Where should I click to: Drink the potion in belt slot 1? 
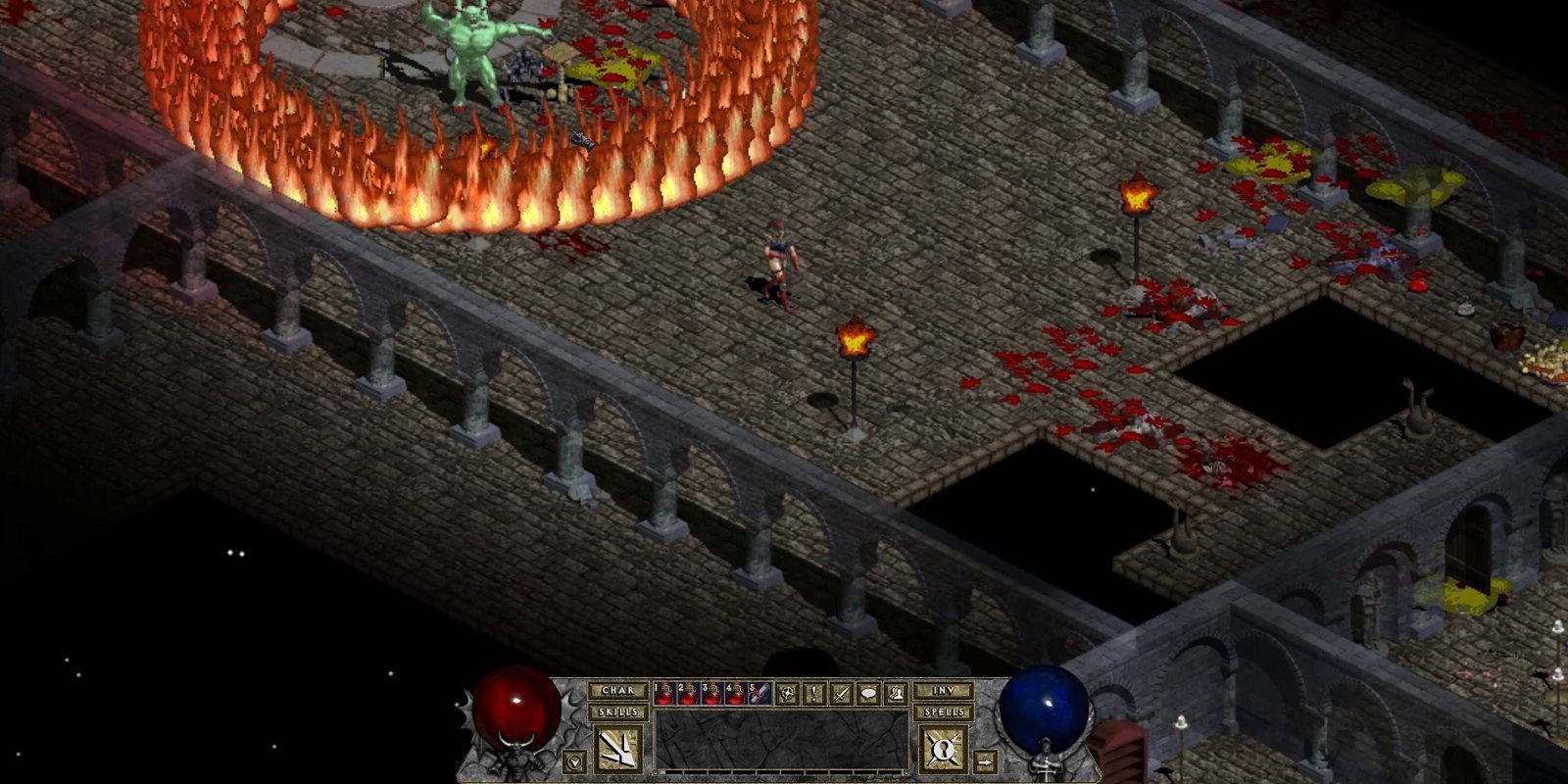[663, 694]
